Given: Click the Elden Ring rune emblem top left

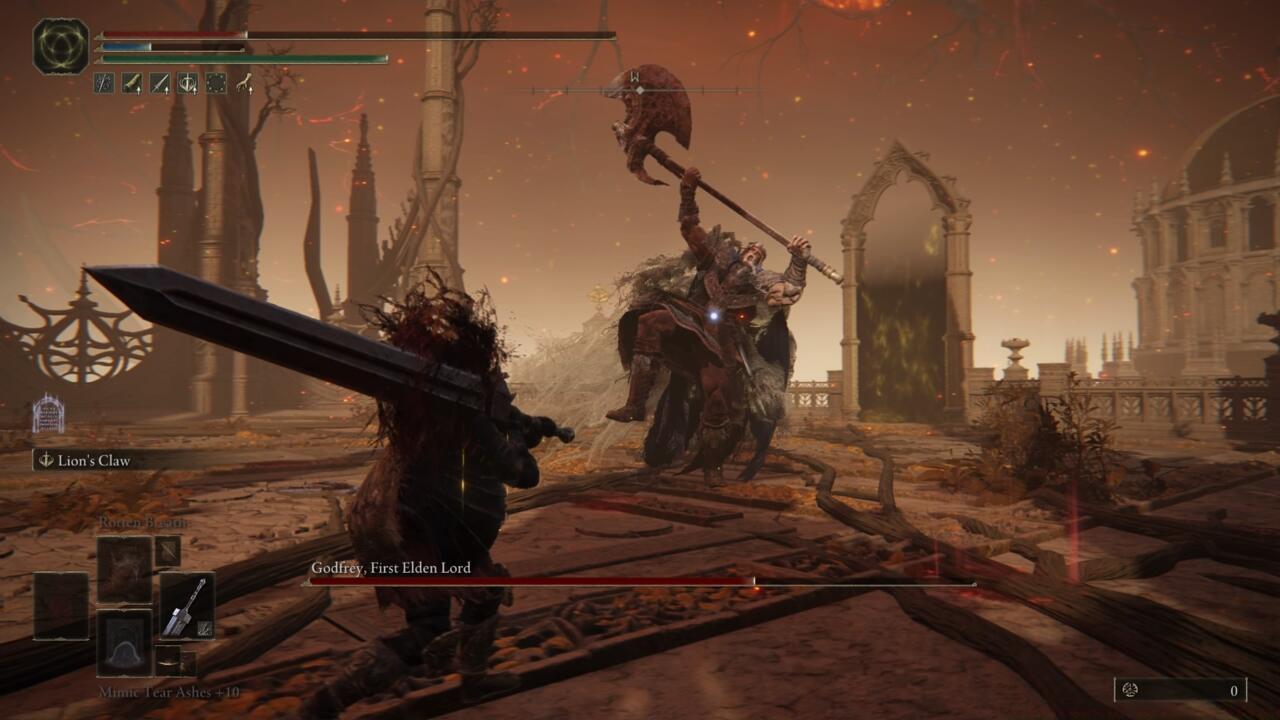Looking at the screenshot, I should (58, 45).
